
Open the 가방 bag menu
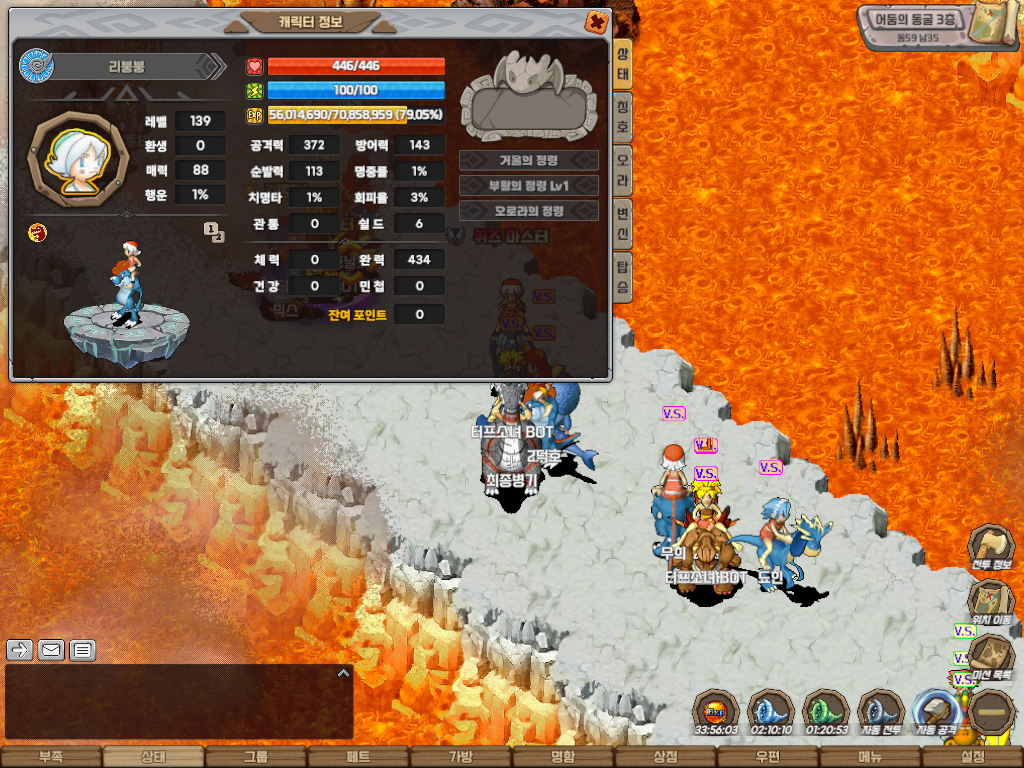coord(460,757)
